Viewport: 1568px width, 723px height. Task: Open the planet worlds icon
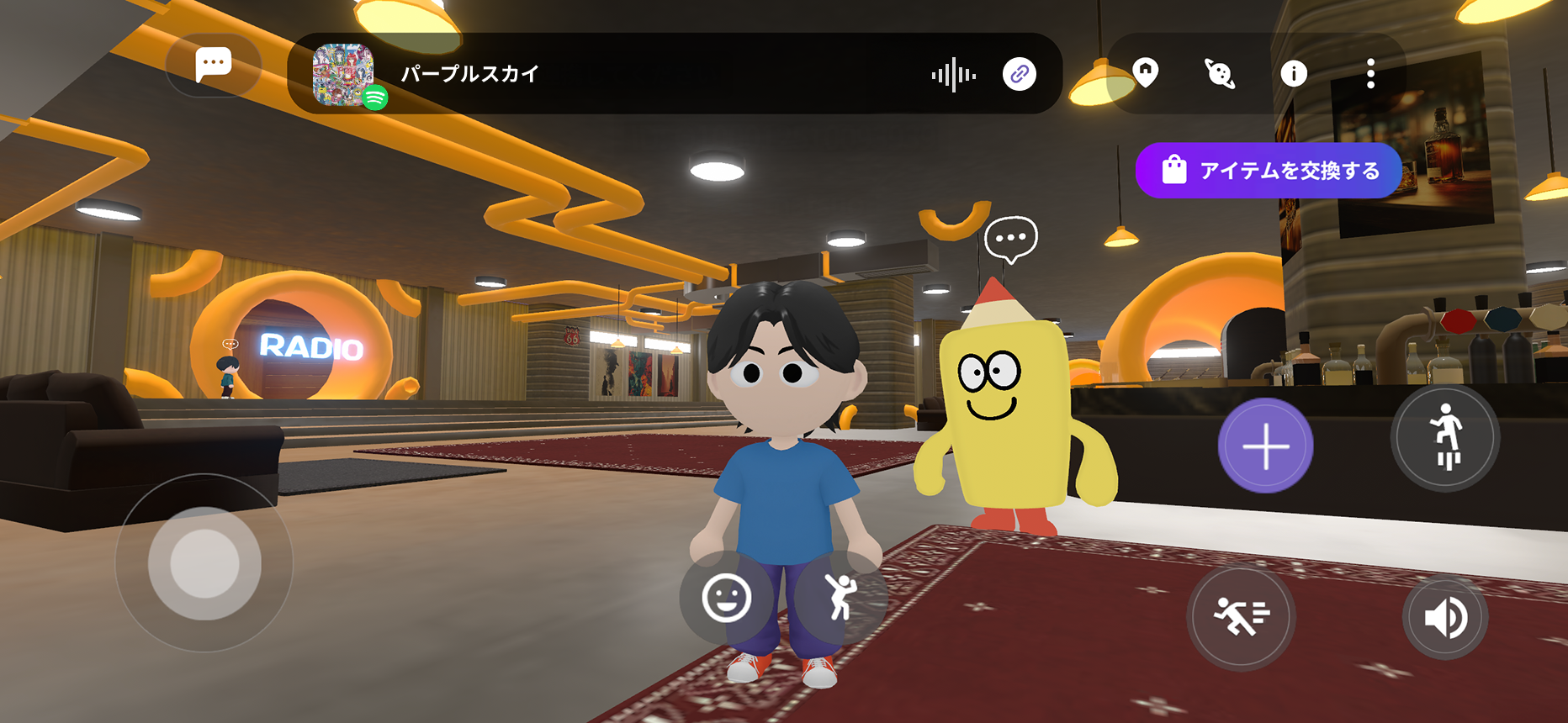(x=1220, y=74)
